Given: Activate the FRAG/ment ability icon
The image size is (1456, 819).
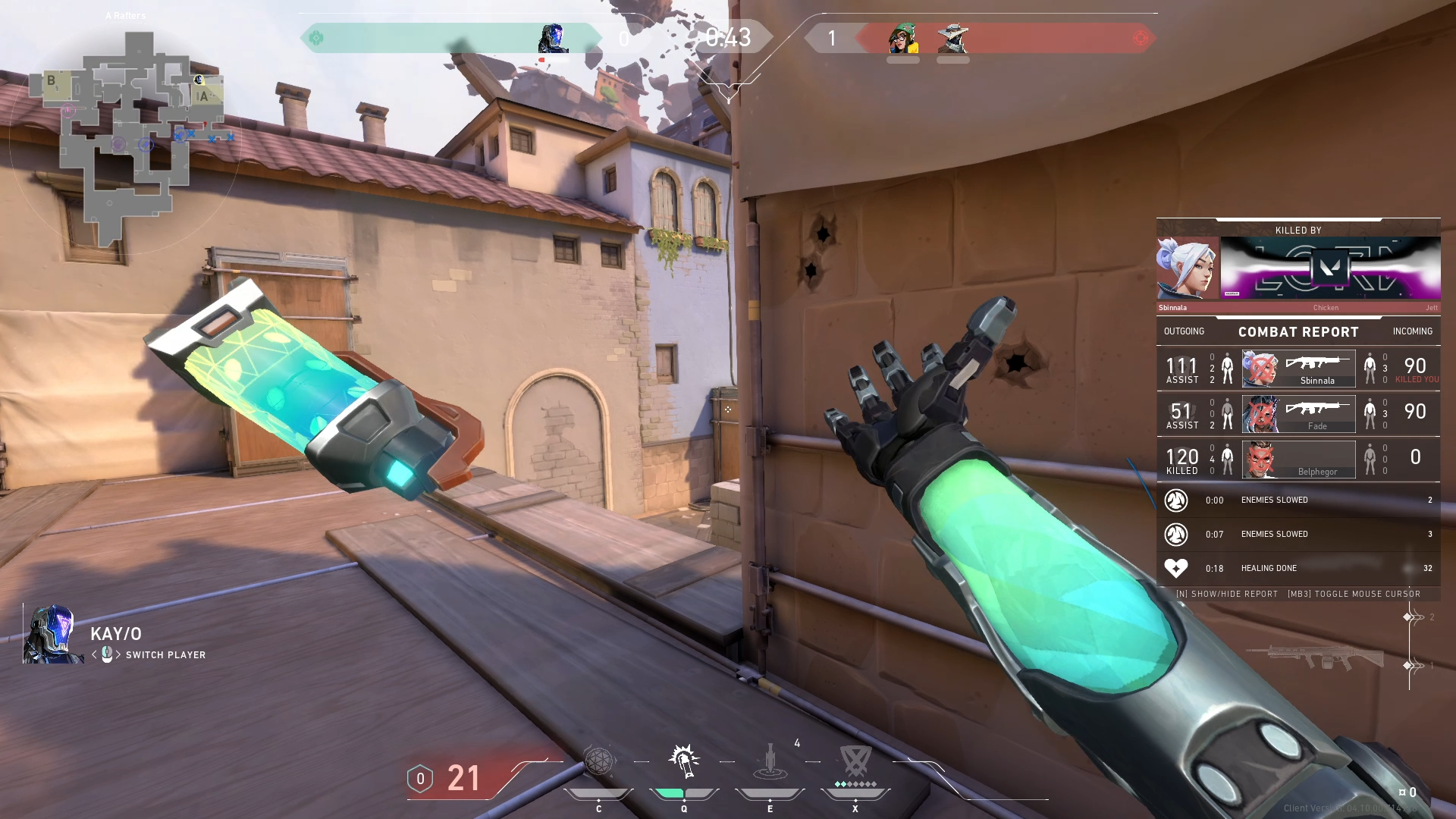Looking at the screenshot, I should pos(598,761).
